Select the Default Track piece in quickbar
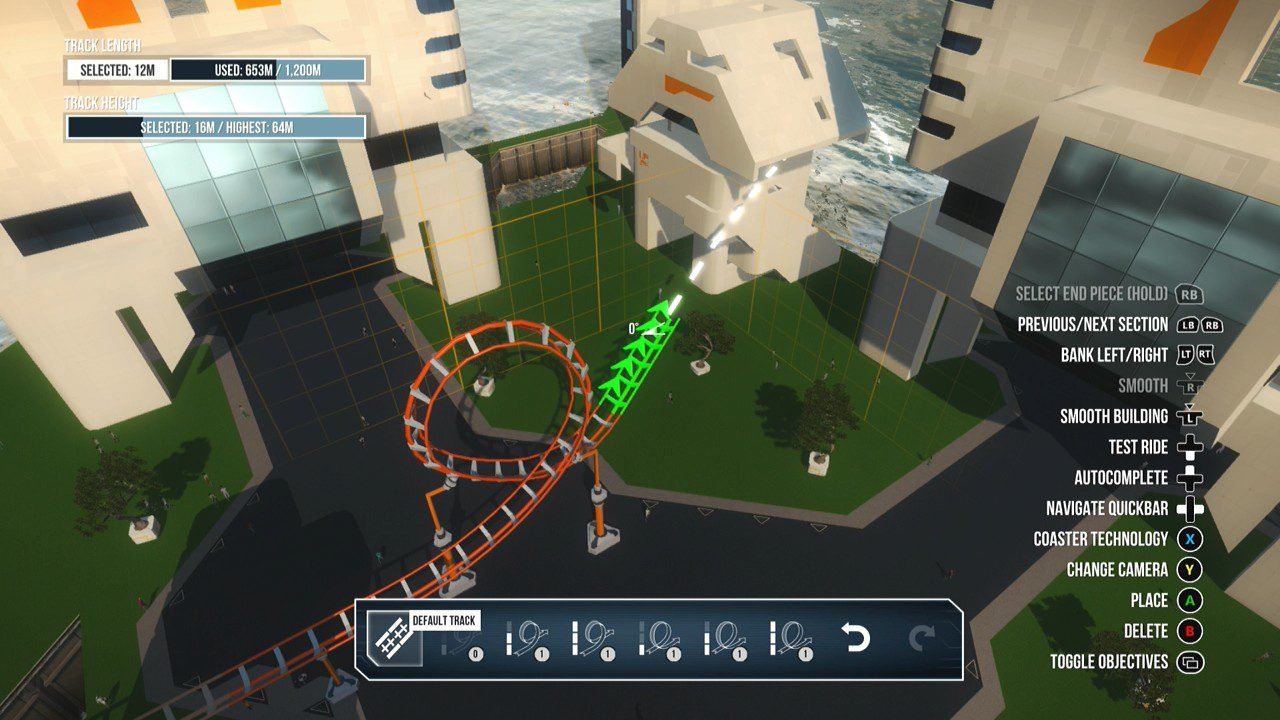The height and width of the screenshot is (720, 1280). 393,638
